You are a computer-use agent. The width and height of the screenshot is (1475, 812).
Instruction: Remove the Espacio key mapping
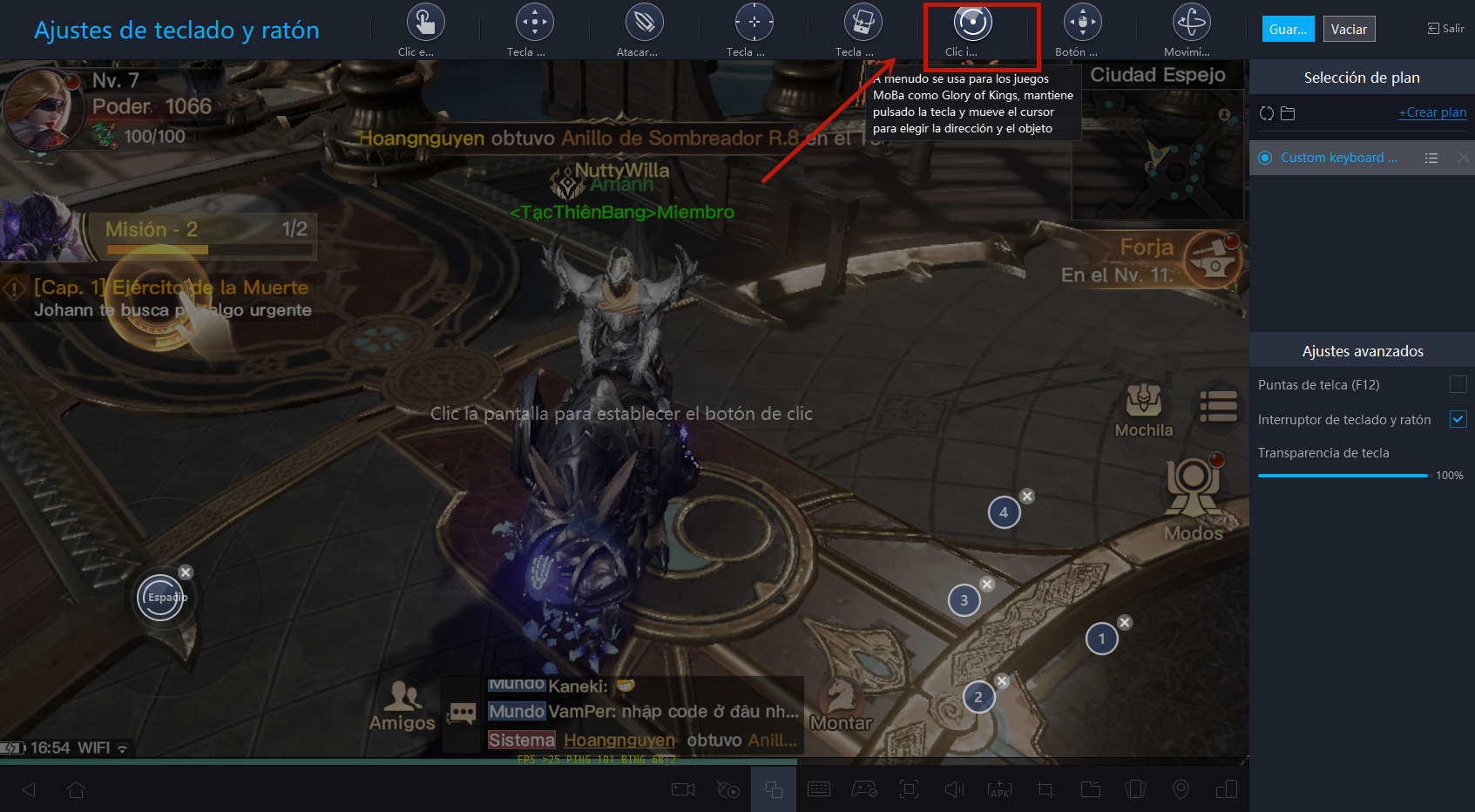pos(186,572)
